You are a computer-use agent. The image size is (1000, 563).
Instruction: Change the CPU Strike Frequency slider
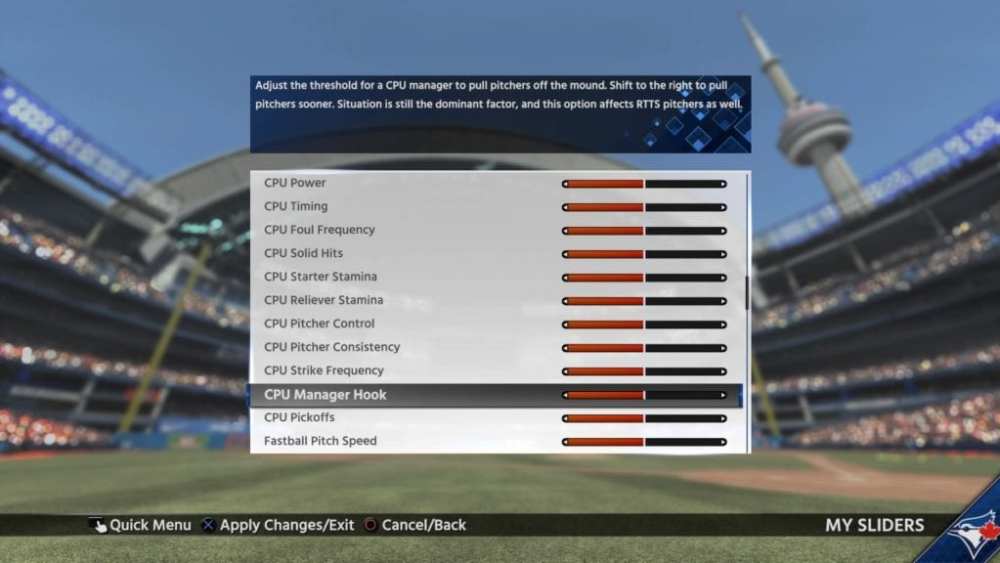[644, 372]
